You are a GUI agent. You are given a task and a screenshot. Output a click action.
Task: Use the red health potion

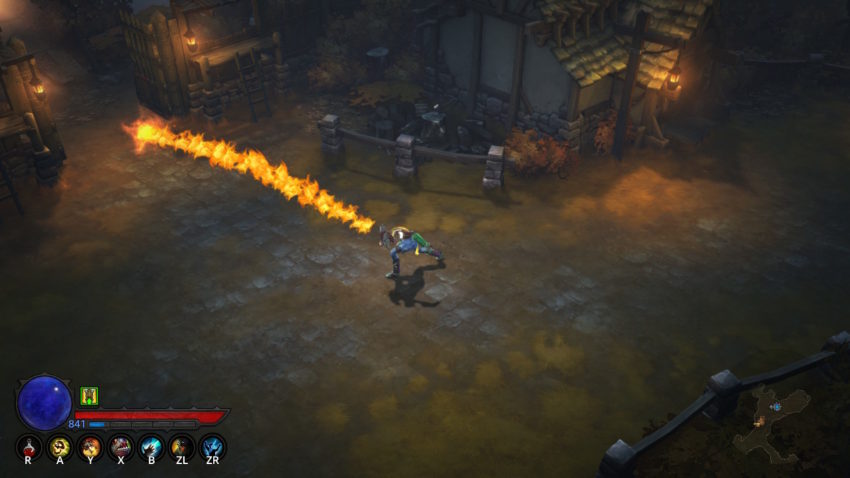[29, 447]
